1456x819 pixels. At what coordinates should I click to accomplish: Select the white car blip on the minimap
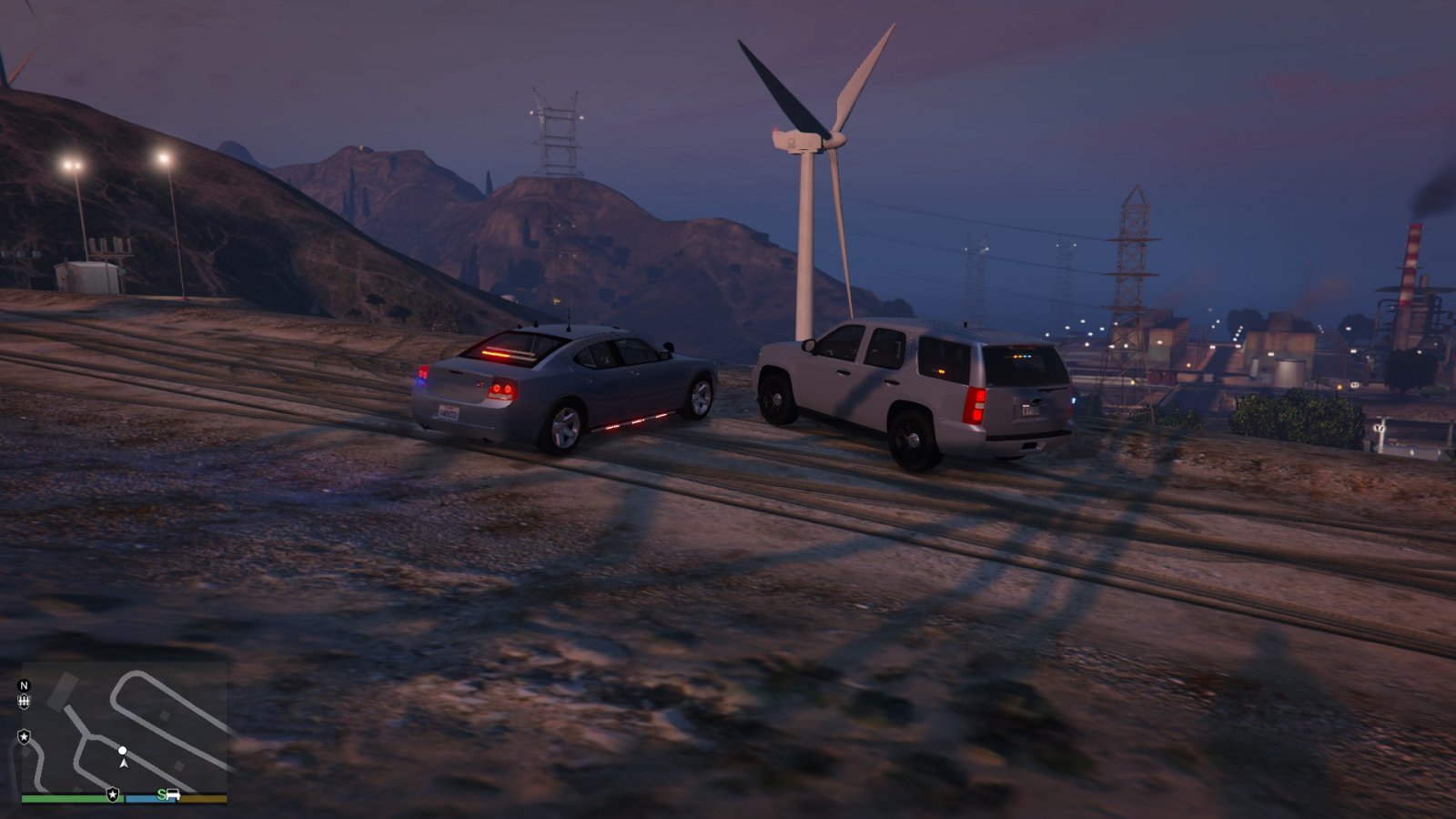173,794
